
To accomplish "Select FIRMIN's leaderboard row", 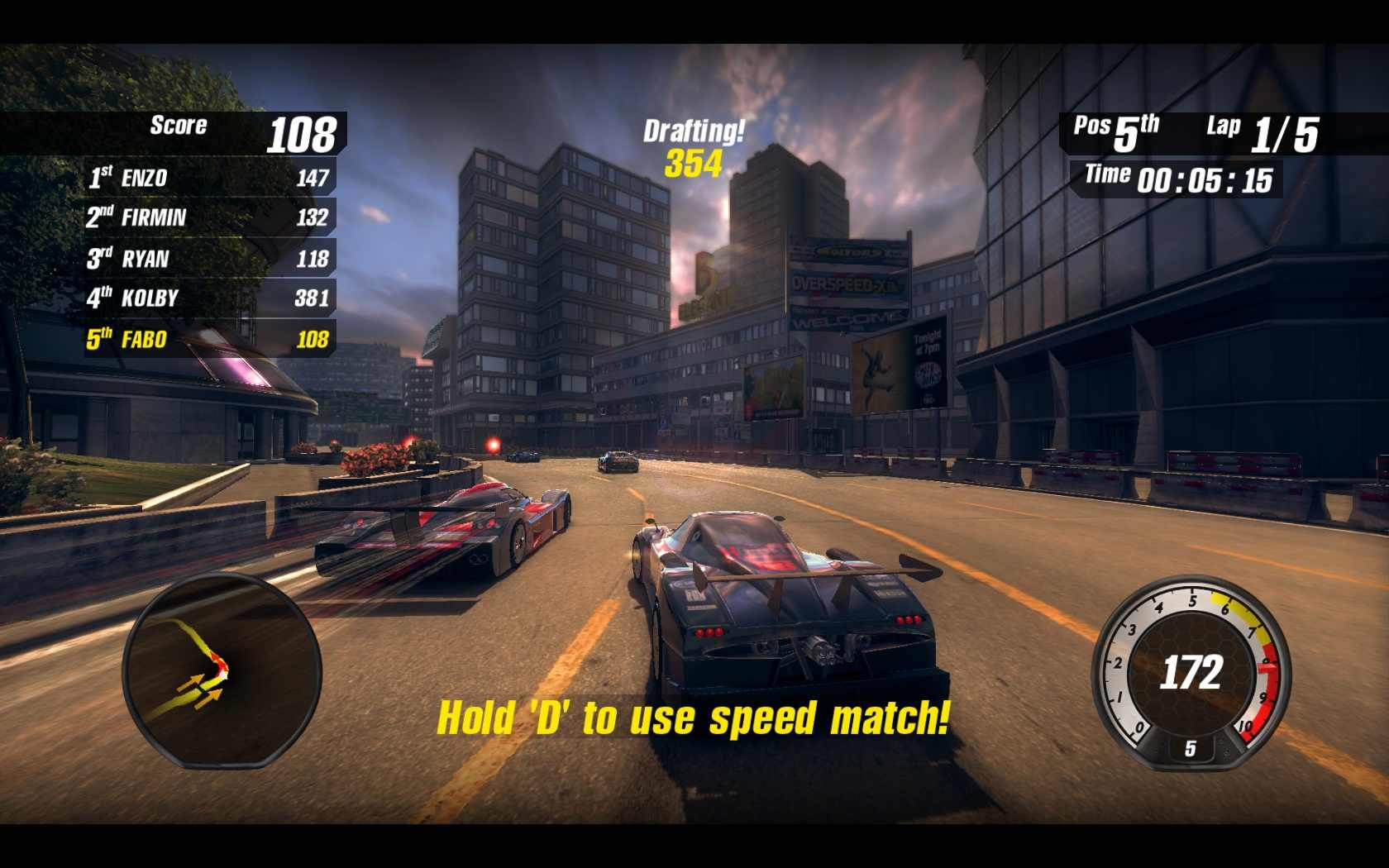I will tap(209, 217).
